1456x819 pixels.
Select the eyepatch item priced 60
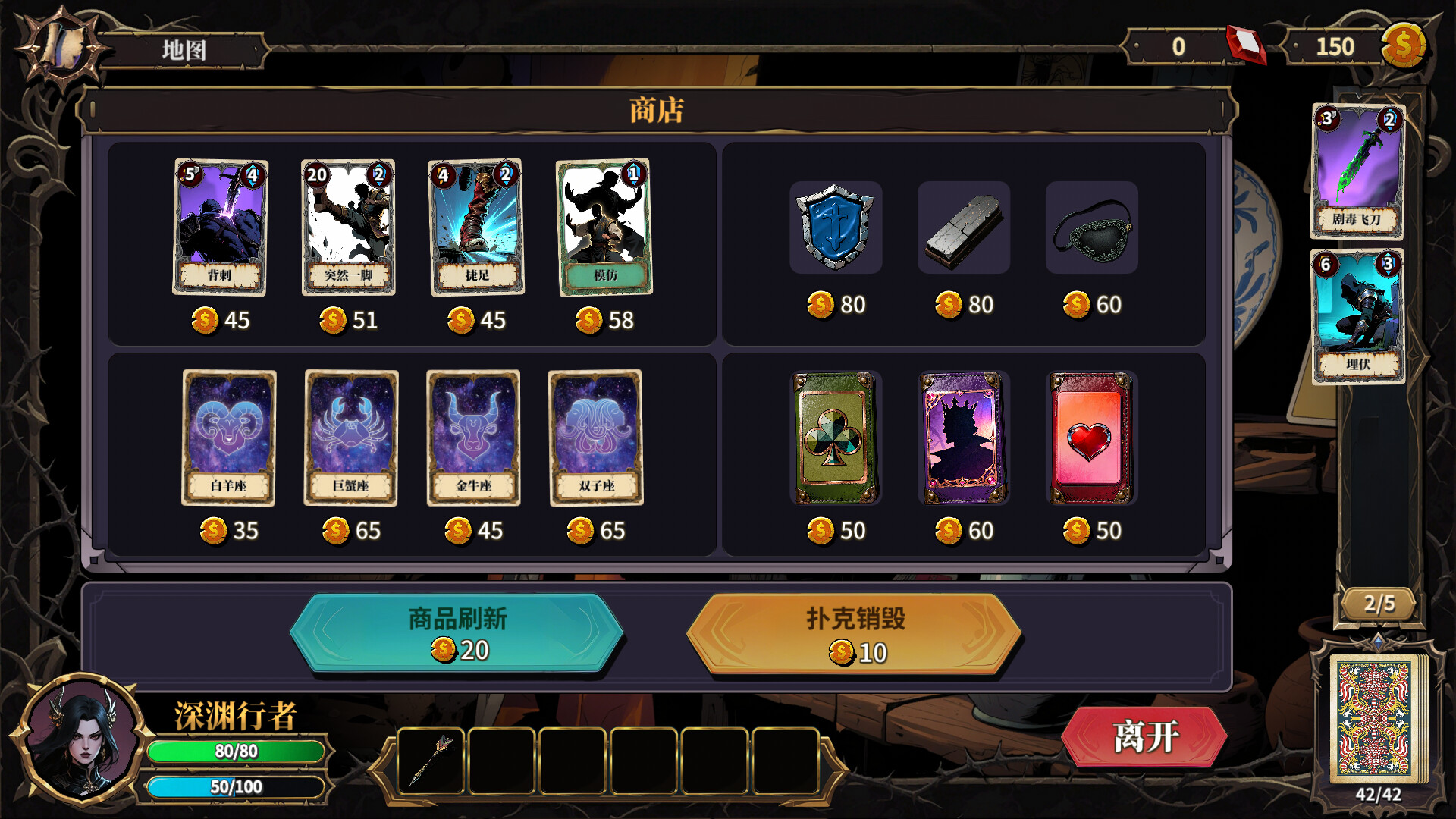(x=1090, y=227)
